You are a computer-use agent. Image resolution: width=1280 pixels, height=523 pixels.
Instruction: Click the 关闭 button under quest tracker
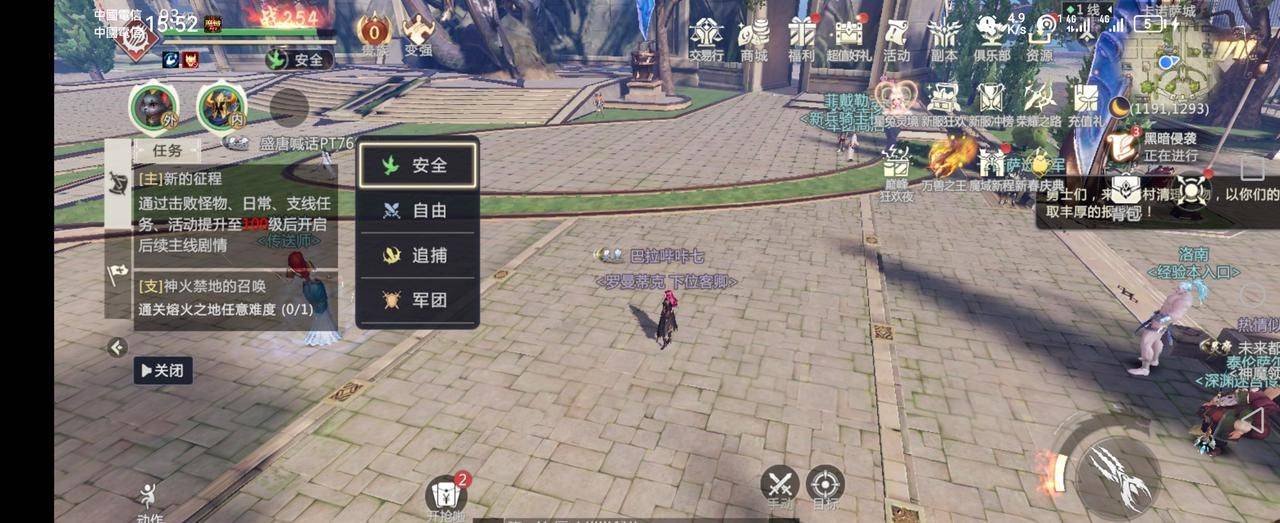pos(163,370)
